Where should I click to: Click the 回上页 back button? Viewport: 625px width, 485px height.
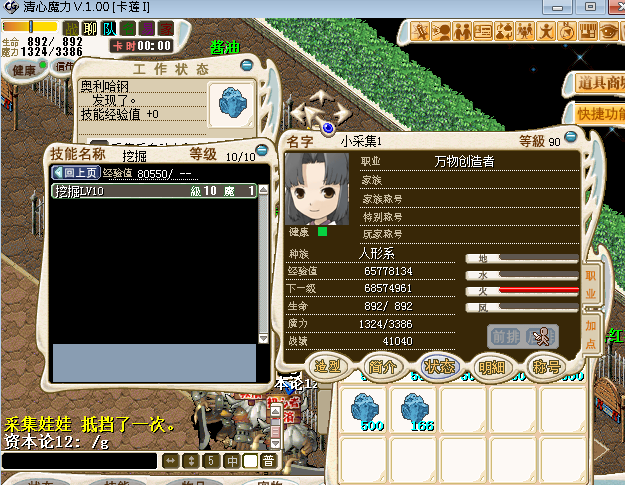tap(76, 173)
